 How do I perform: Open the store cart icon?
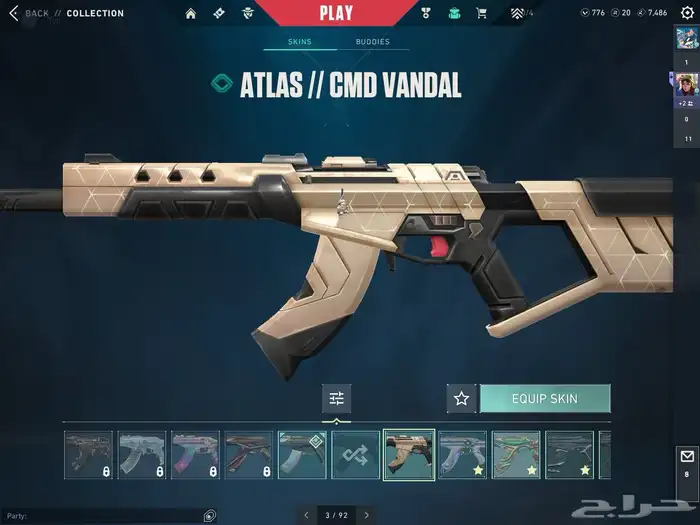[482, 13]
